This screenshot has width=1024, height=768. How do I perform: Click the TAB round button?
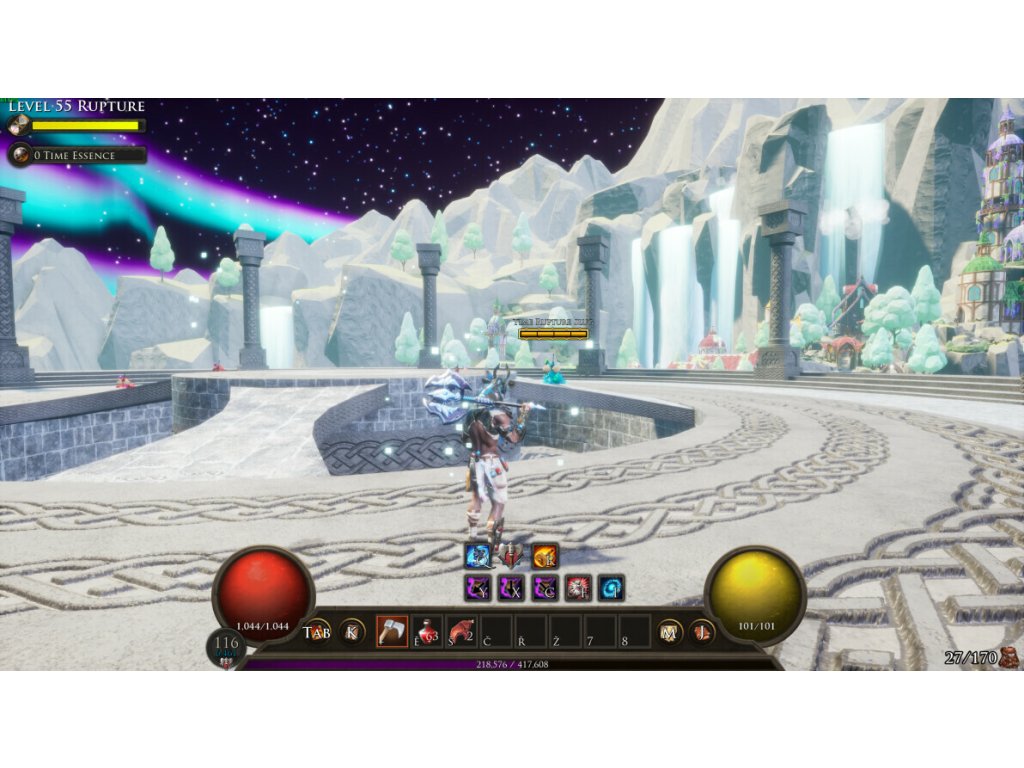click(317, 632)
